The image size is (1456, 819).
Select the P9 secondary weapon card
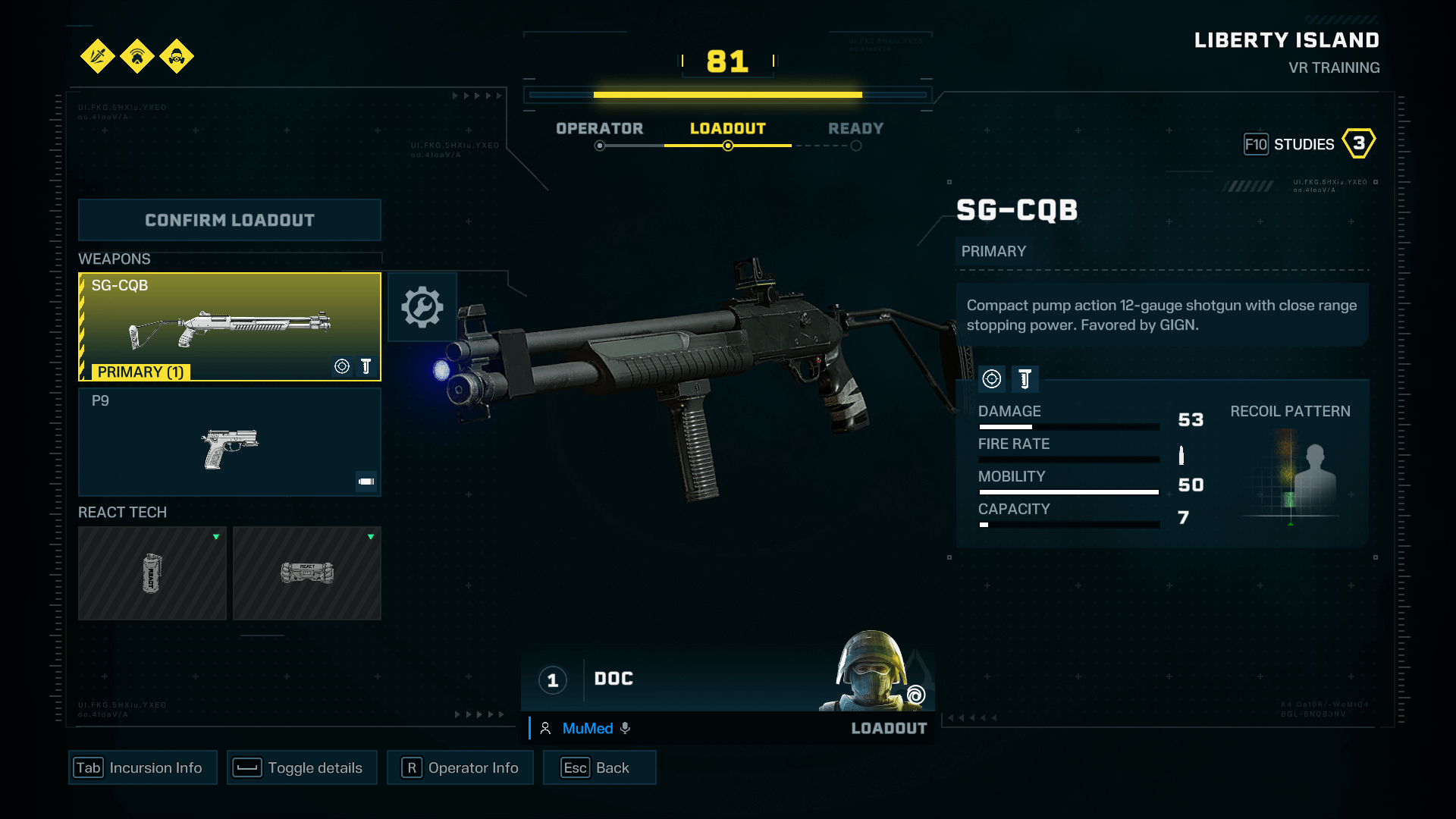pos(230,442)
